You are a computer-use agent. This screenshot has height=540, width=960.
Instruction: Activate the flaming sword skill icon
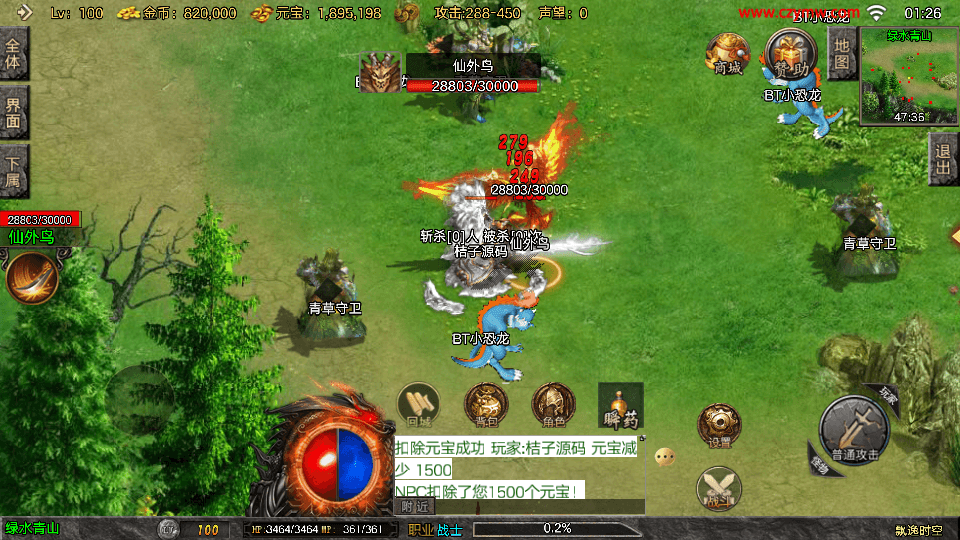point(32,278)
